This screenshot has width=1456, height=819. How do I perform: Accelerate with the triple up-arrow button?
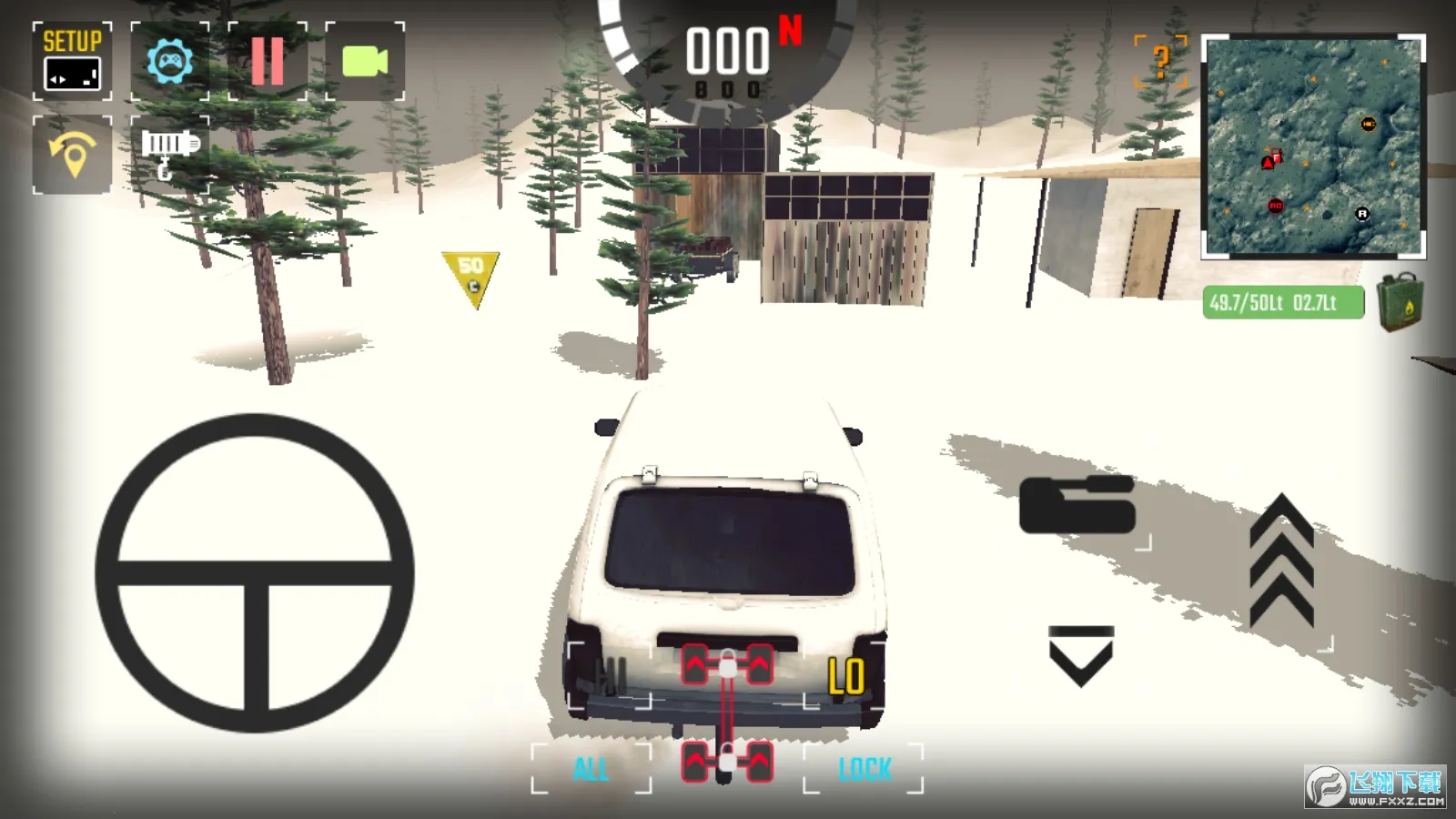(x=1281, y=564)
